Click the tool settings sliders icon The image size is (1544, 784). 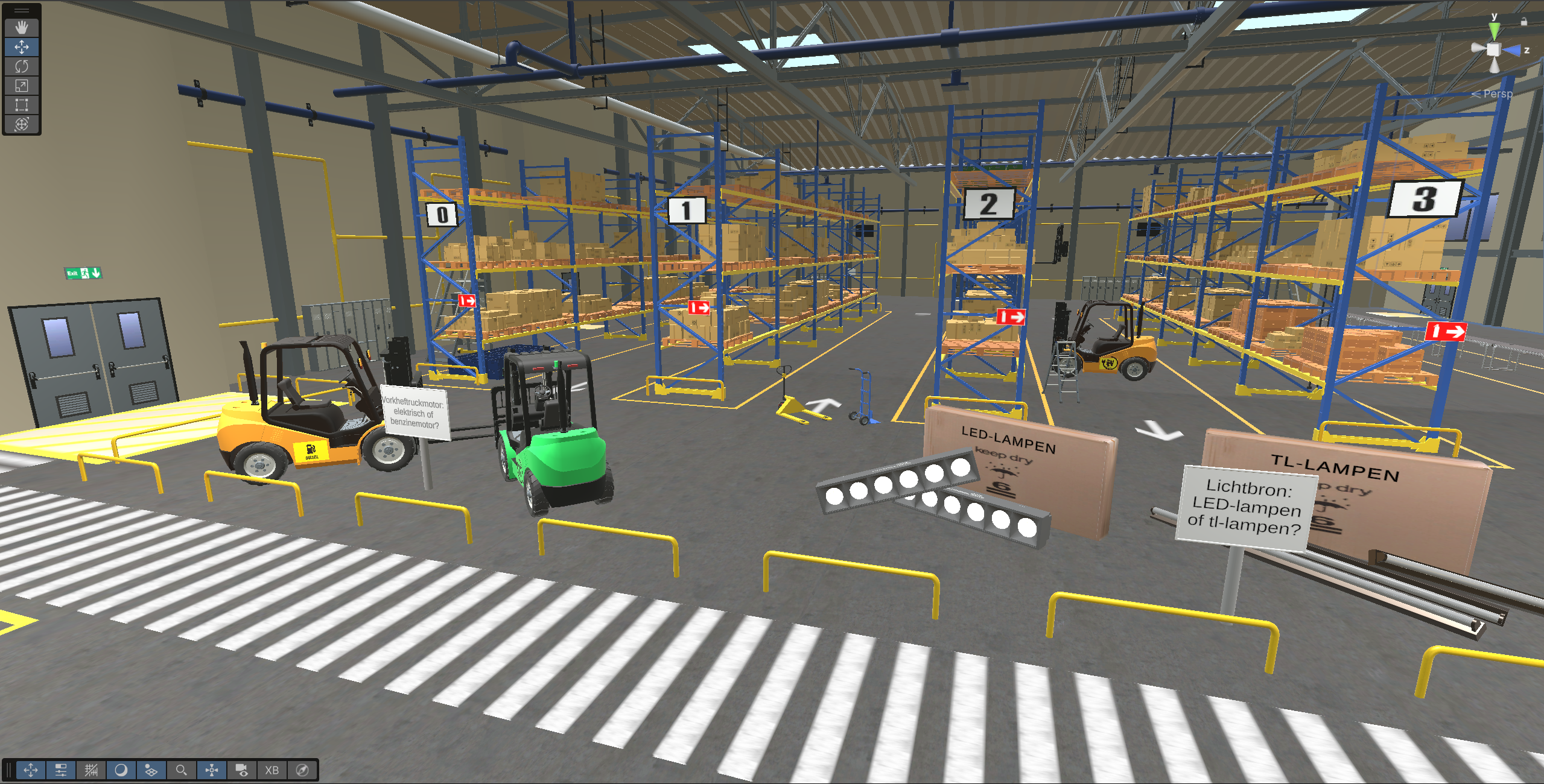point(60,770)
